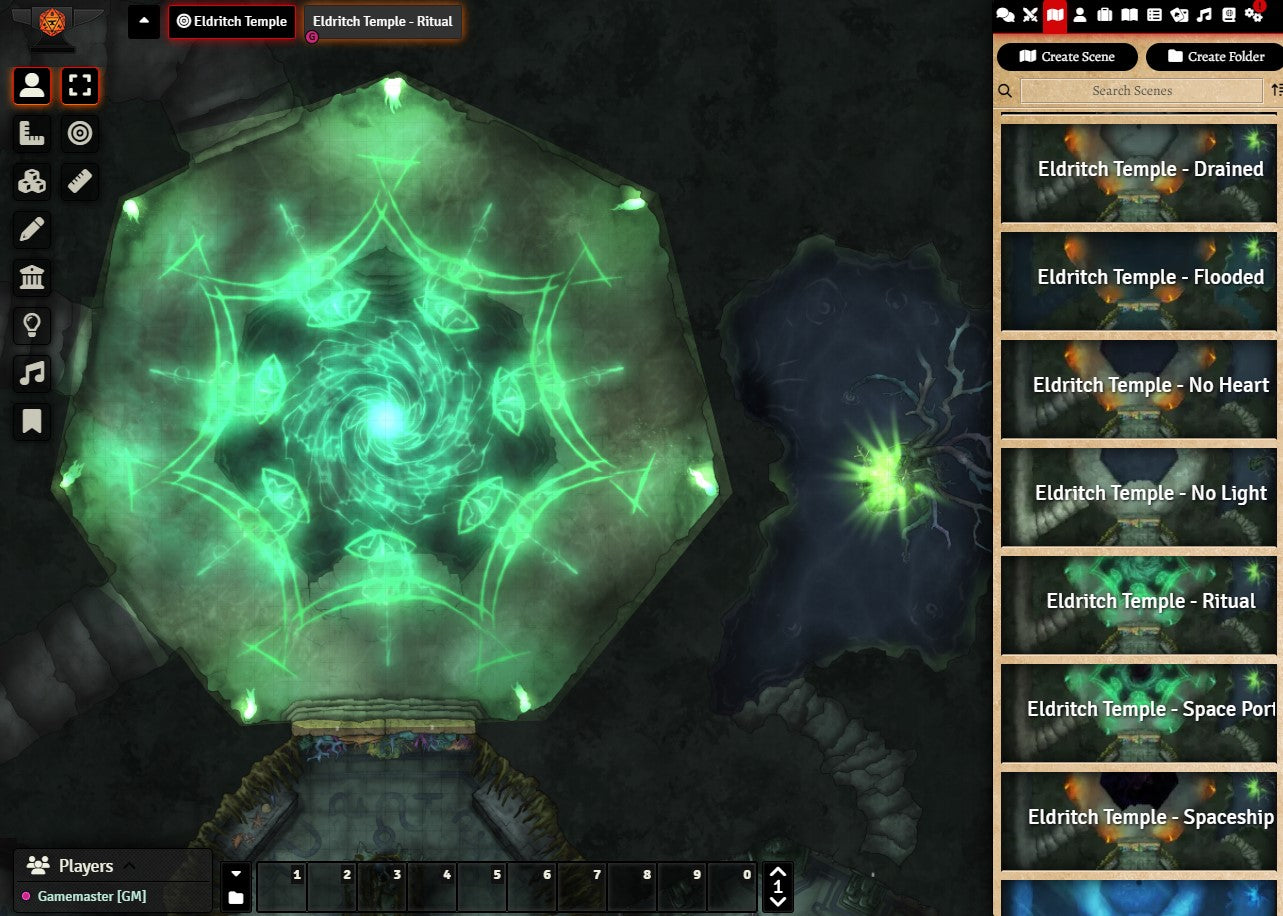Open the game settings gears tab
The height and width of the screenshot is (916, 1283).
coord(1254,15)
